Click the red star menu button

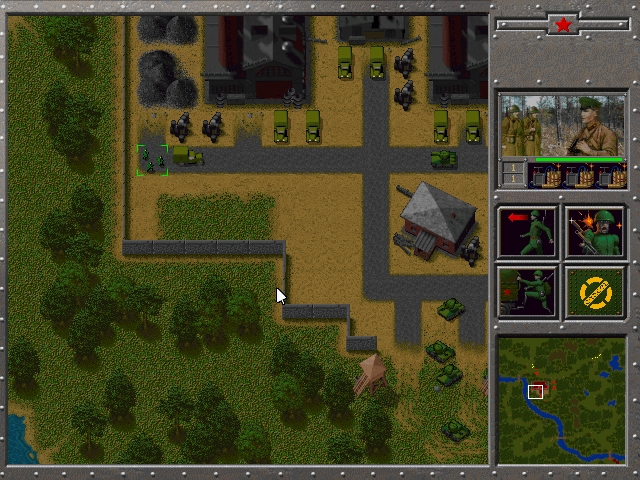click(562, 23)
